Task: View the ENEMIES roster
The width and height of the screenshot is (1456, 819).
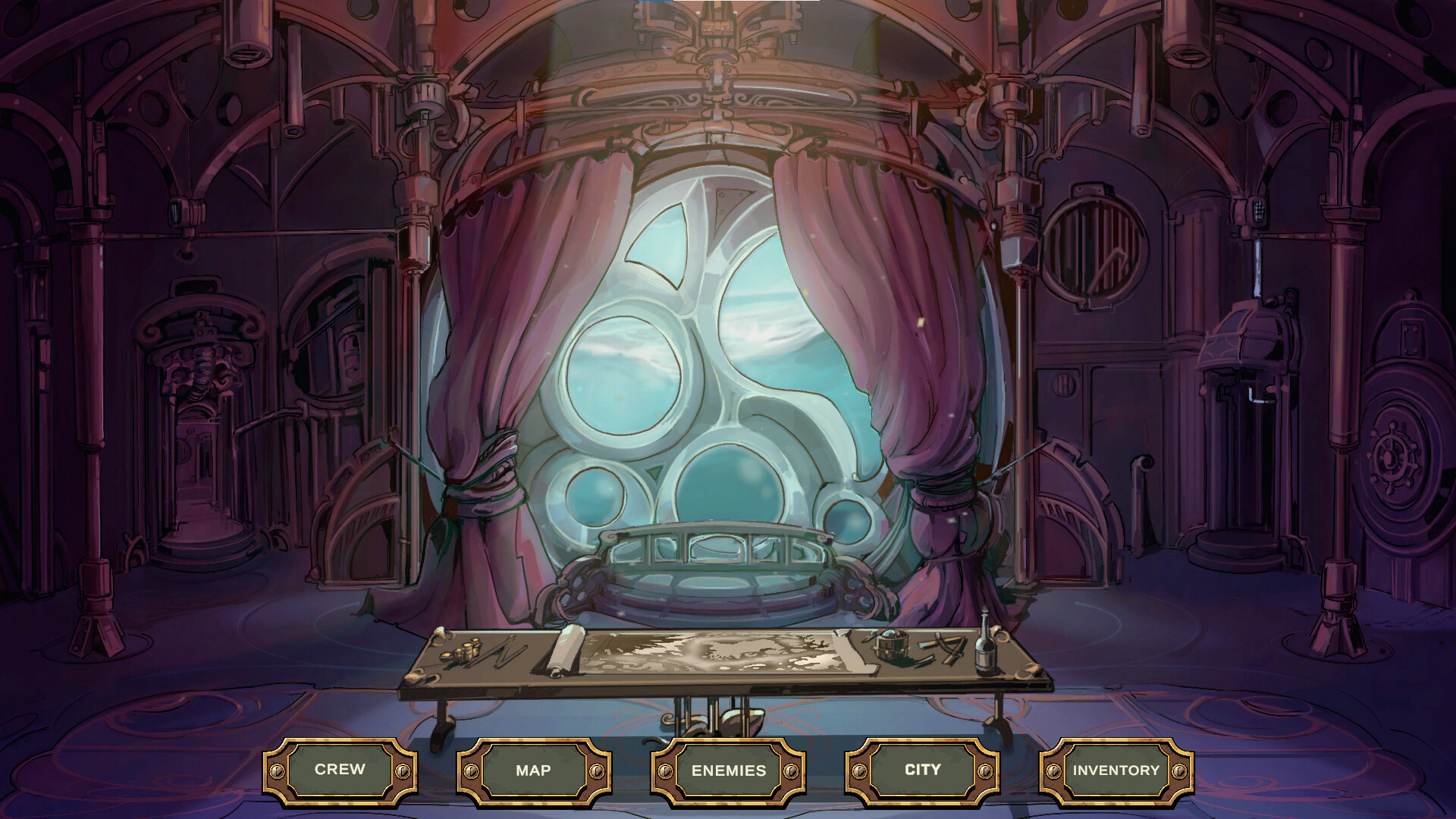Action: coord(726,769)
